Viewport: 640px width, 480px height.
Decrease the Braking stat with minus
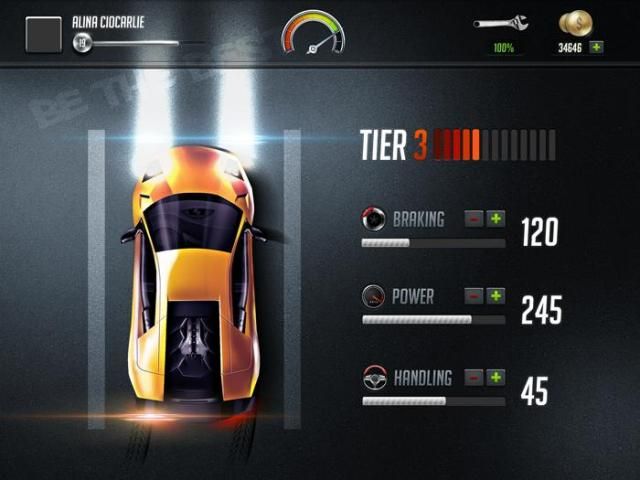pos(474,219)
